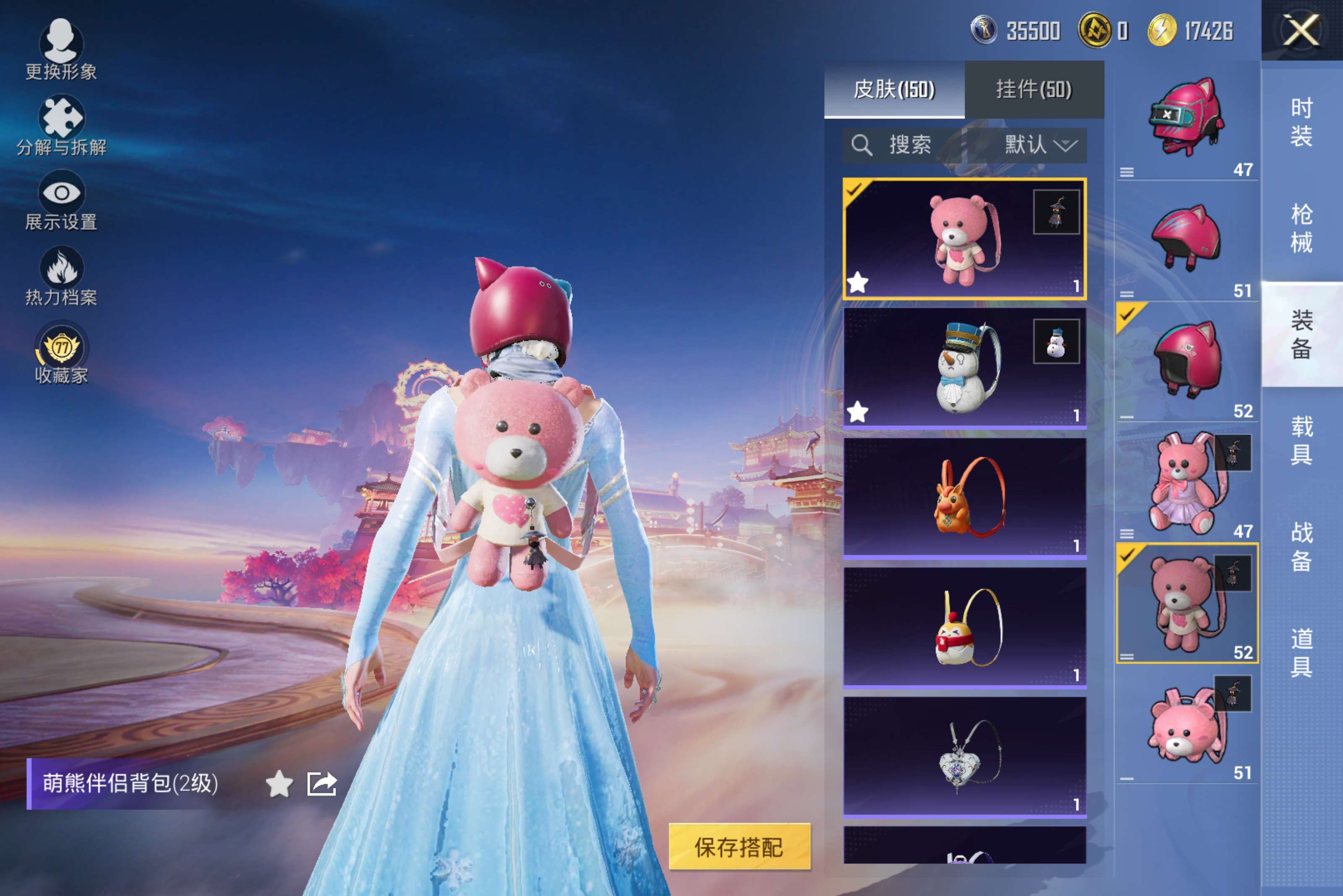Save the outfit with 保存搭配
Screen dimensions: 1343x896
739,847
